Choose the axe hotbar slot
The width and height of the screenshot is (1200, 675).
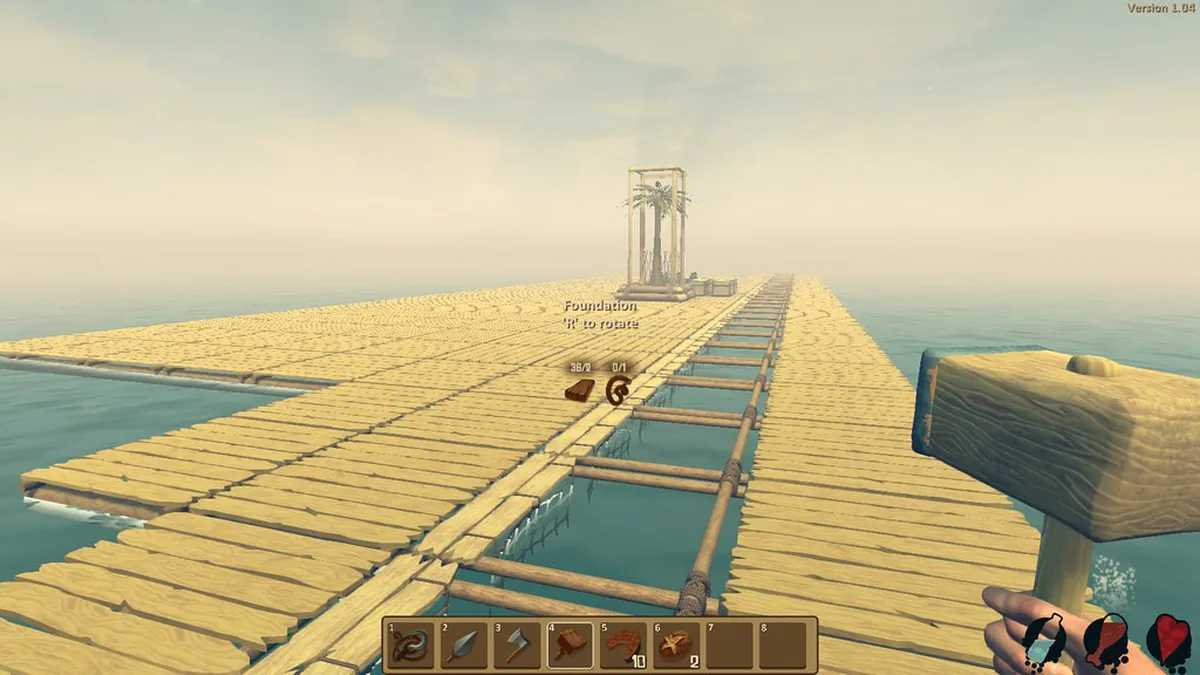(516, 645)
